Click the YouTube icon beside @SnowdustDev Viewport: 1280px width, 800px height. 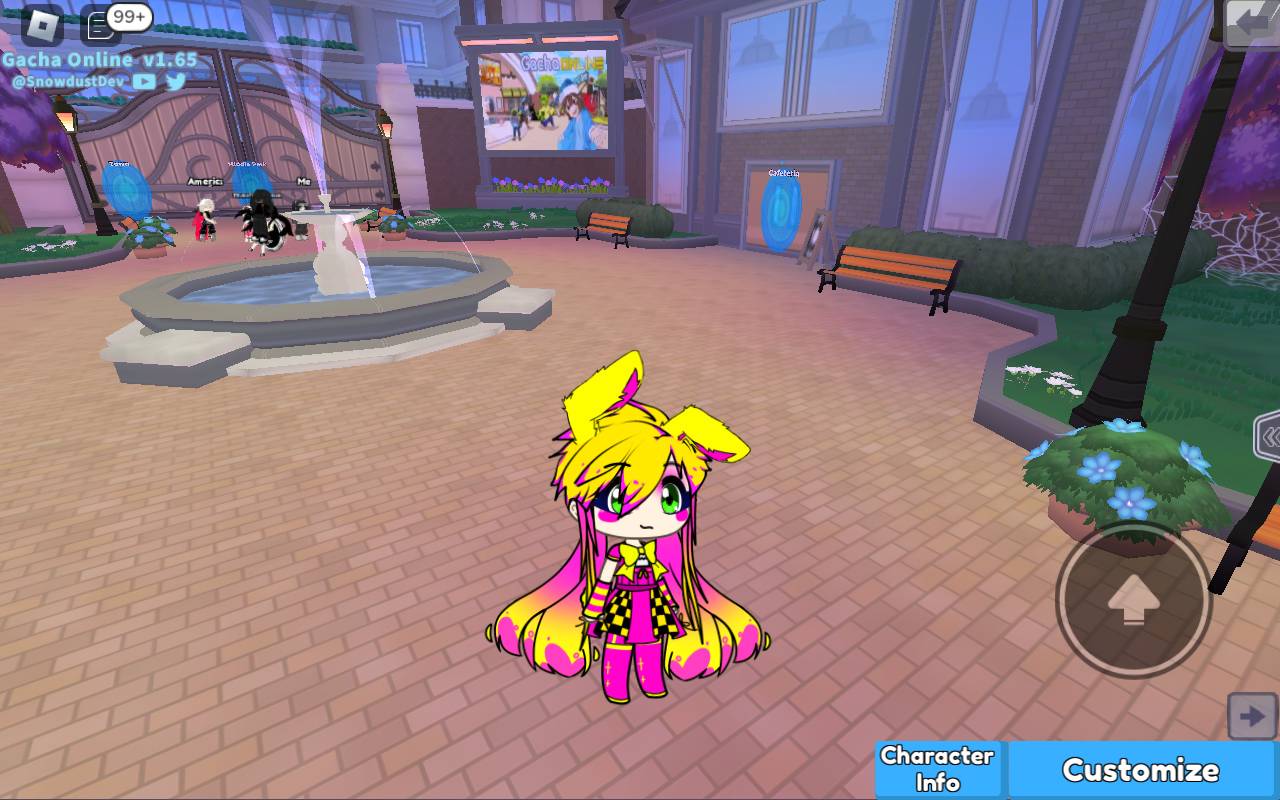point(144,81)
